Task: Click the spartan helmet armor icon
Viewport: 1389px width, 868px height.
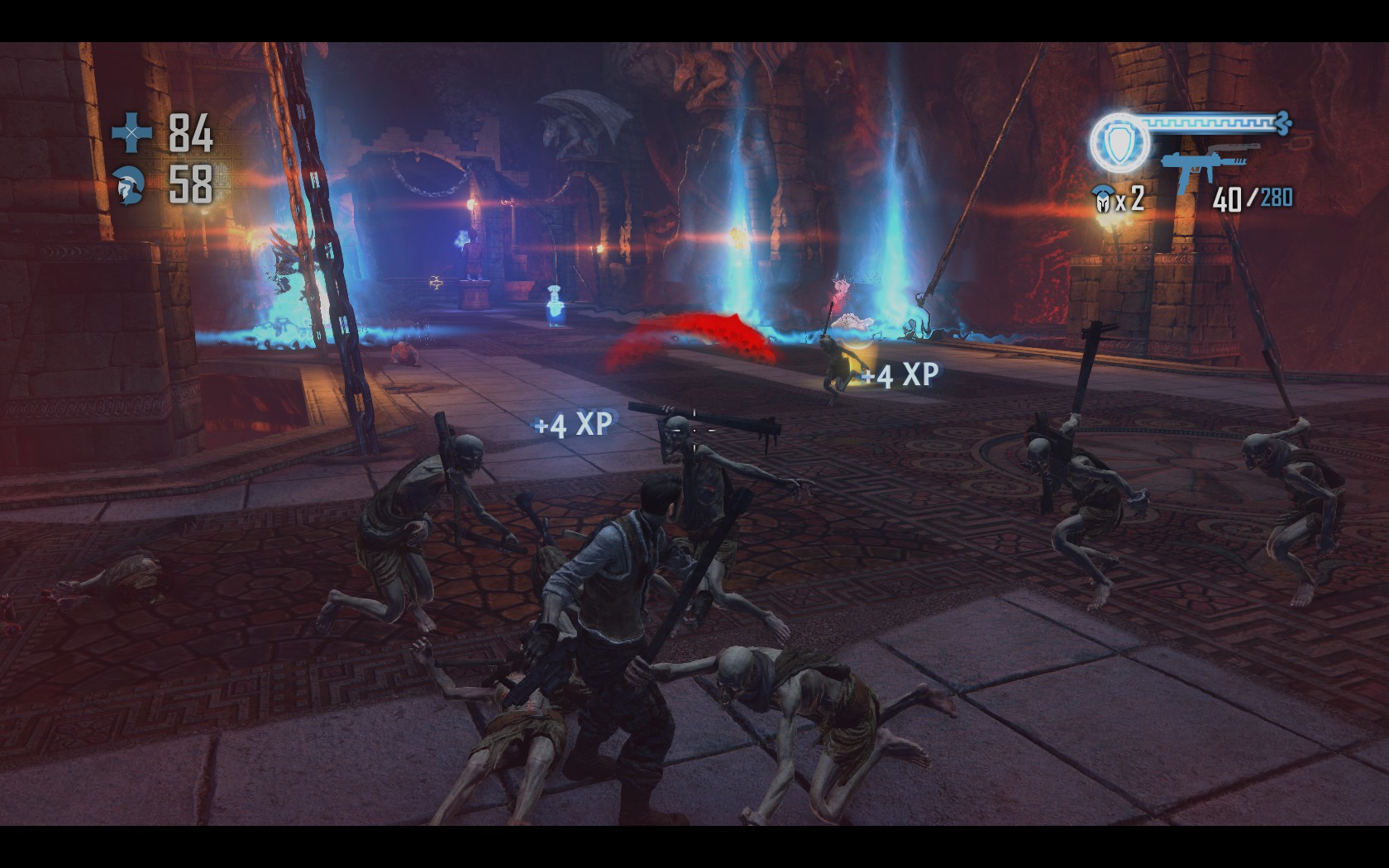Action: click(x=132, y=184)
